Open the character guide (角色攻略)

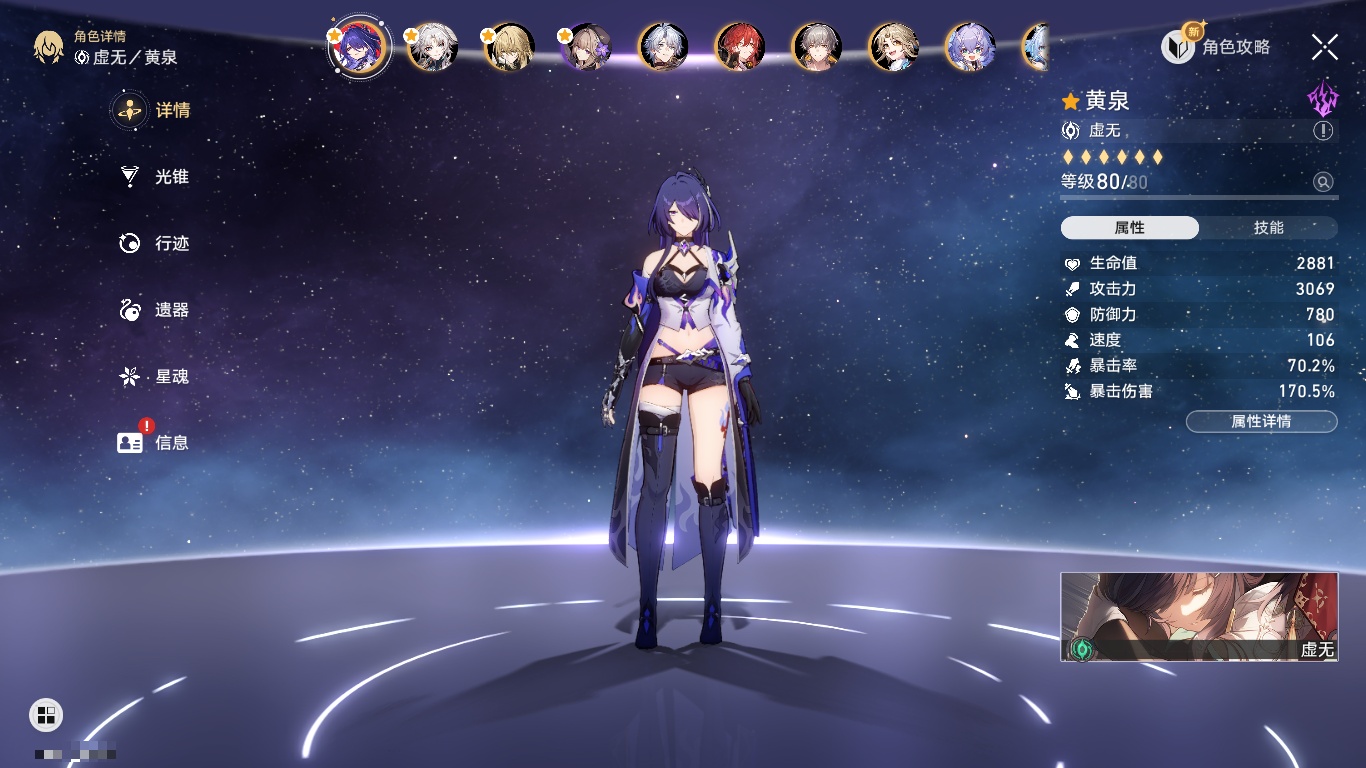tap(1216, 46)
